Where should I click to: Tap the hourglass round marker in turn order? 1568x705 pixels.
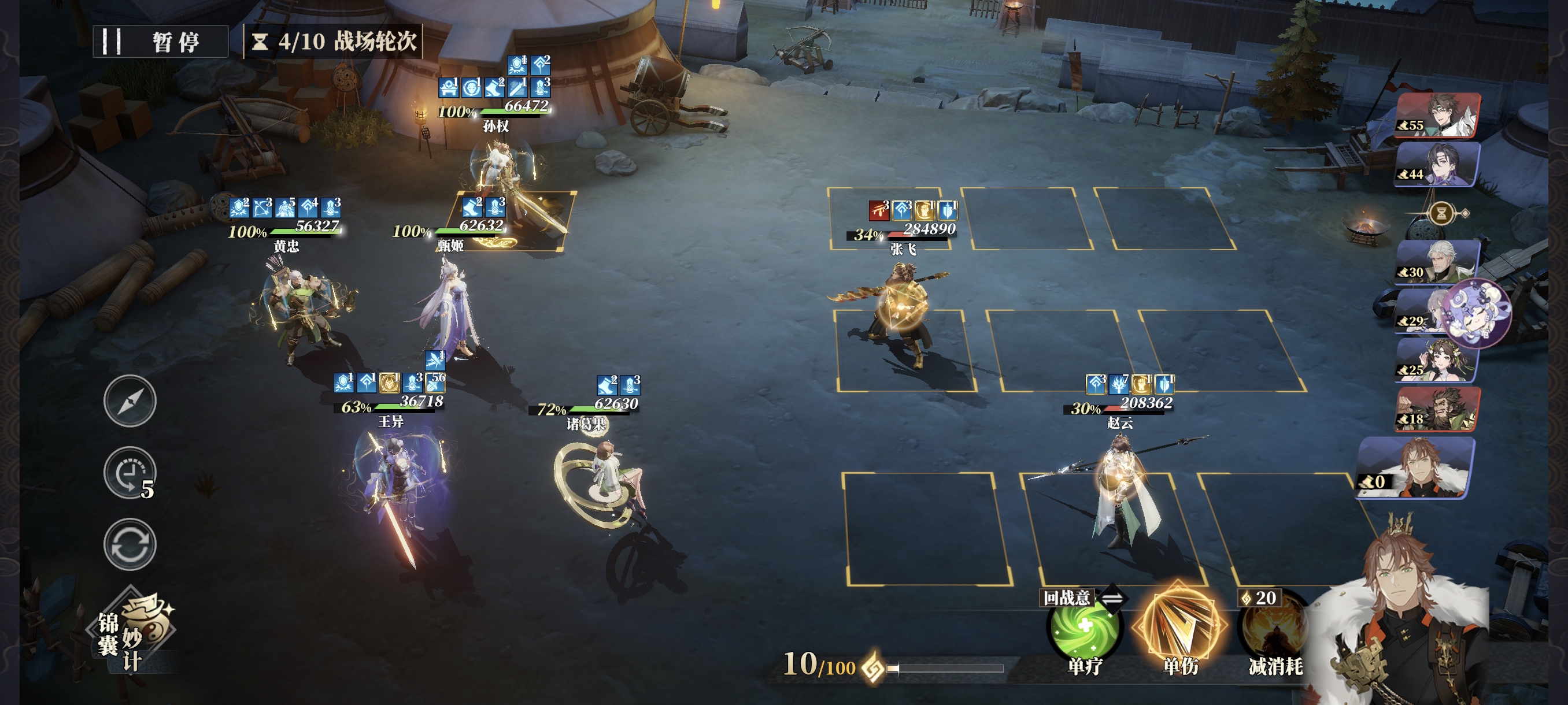click(1441, 213)
